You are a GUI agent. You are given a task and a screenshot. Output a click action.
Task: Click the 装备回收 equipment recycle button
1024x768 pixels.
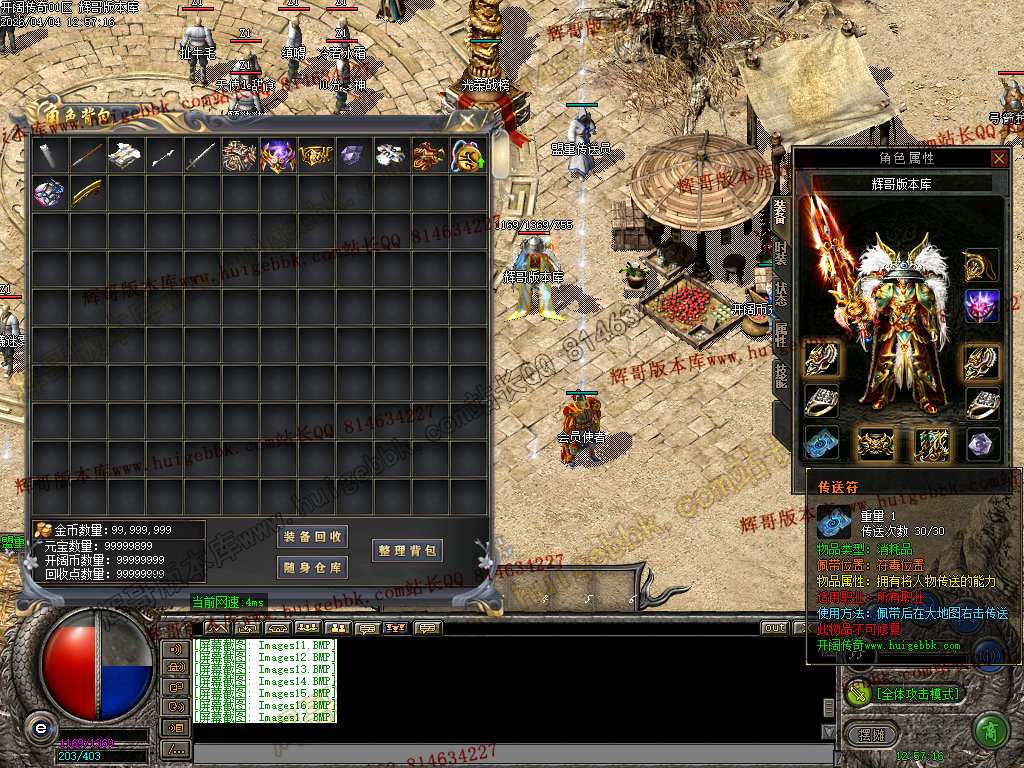pos(313,537)
